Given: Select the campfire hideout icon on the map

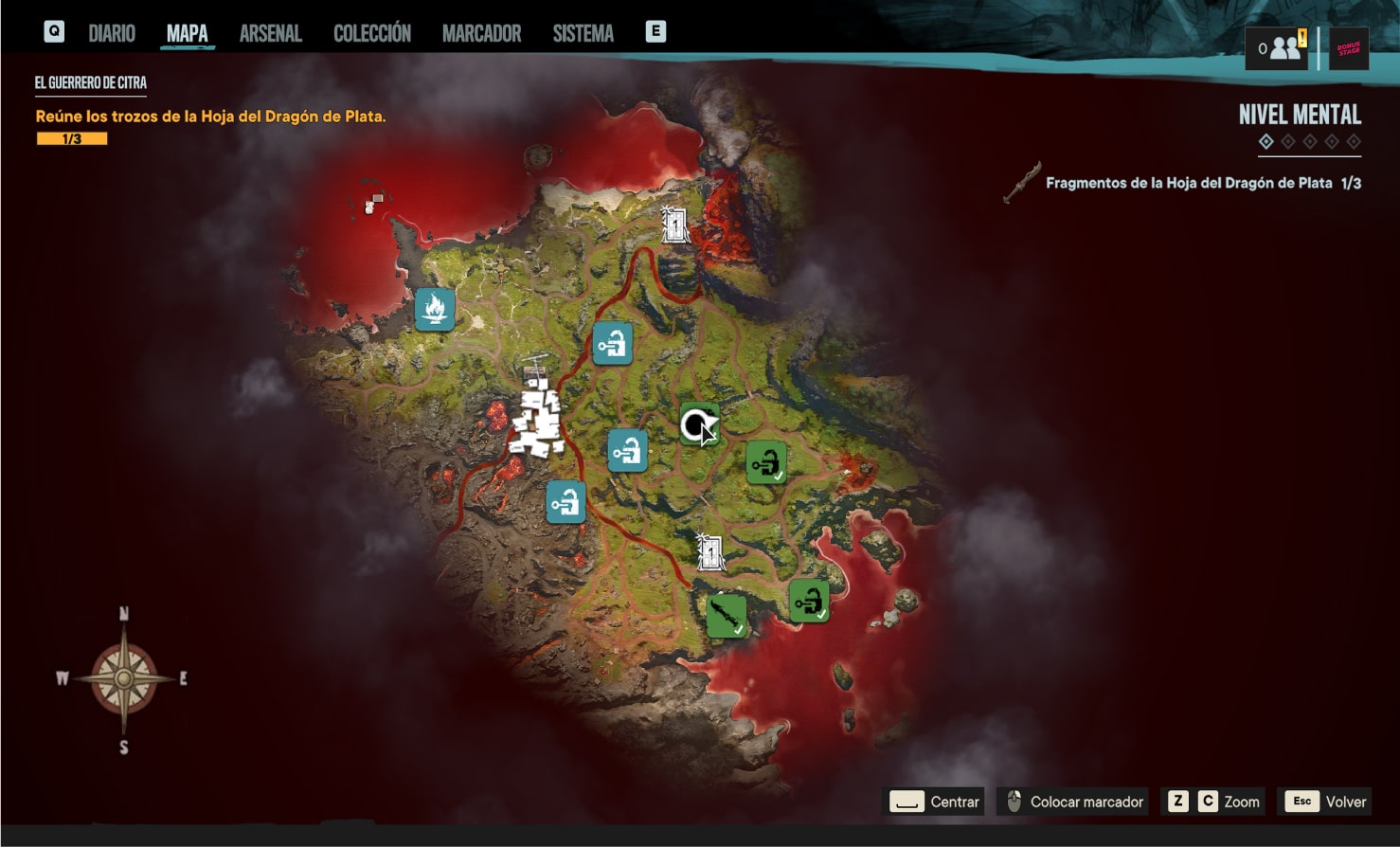Looking at the screenshot, I should pos(434,308).
